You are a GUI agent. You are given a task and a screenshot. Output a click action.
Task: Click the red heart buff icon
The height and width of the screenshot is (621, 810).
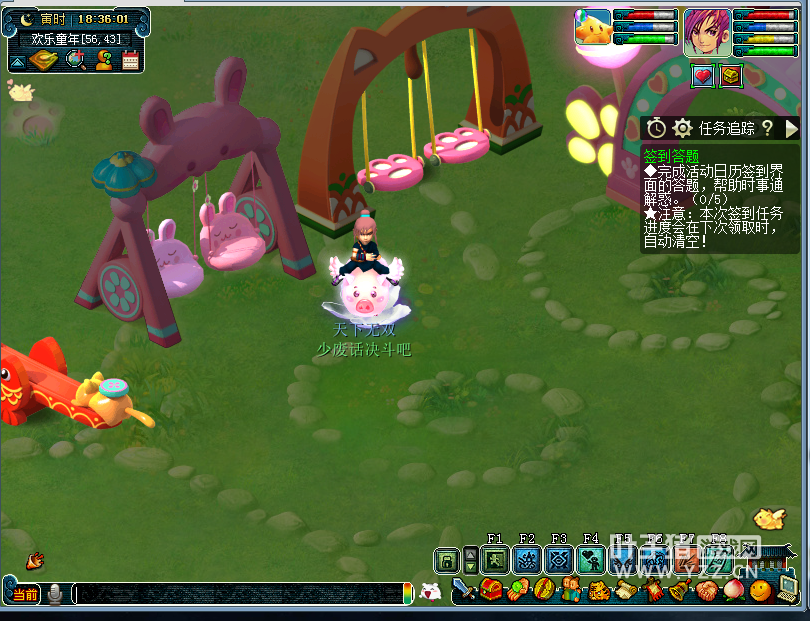coord(702,75)
